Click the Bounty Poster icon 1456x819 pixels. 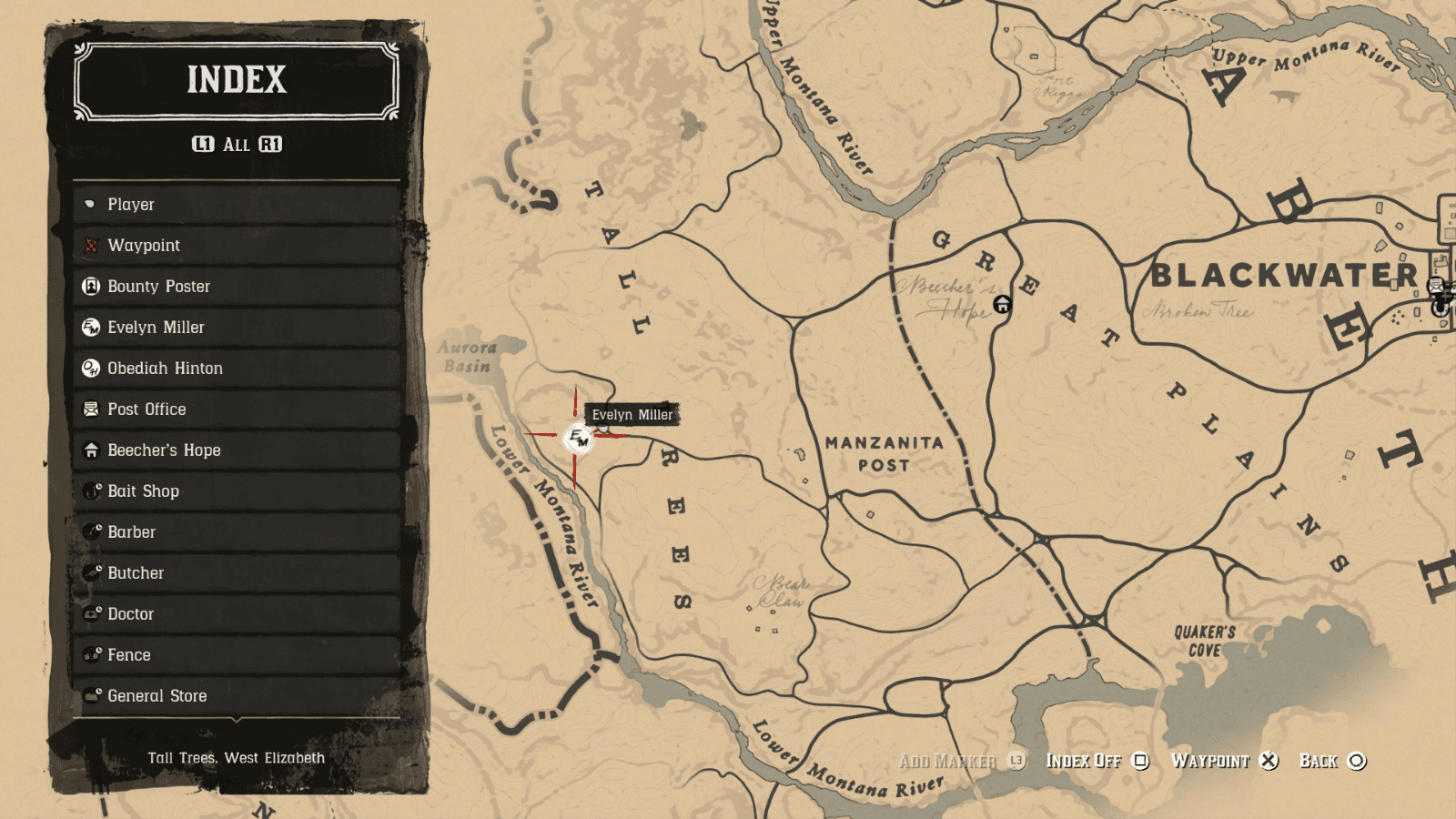pyautogui.click(x=92, y=286)
